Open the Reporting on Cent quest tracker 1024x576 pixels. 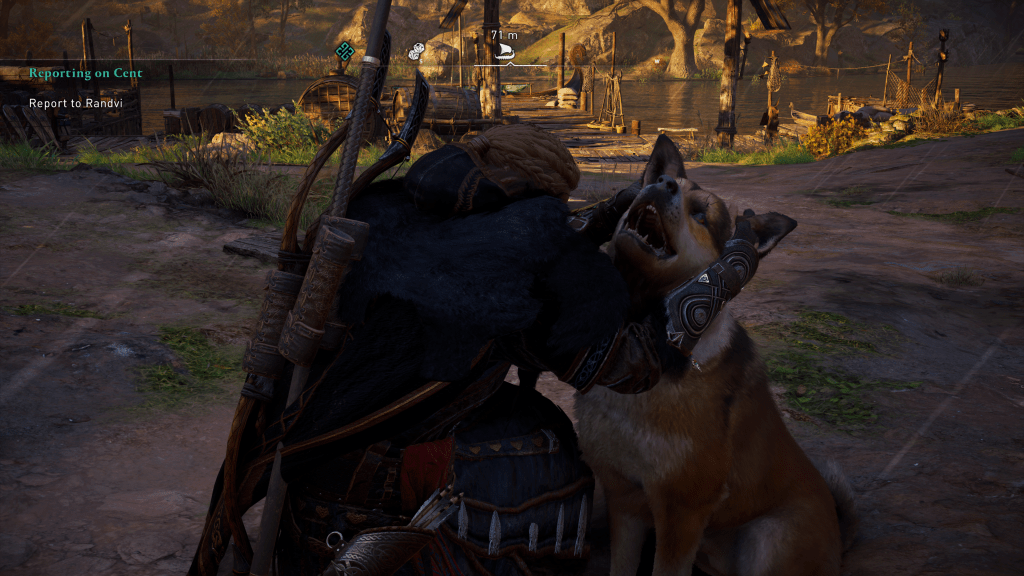85,73
